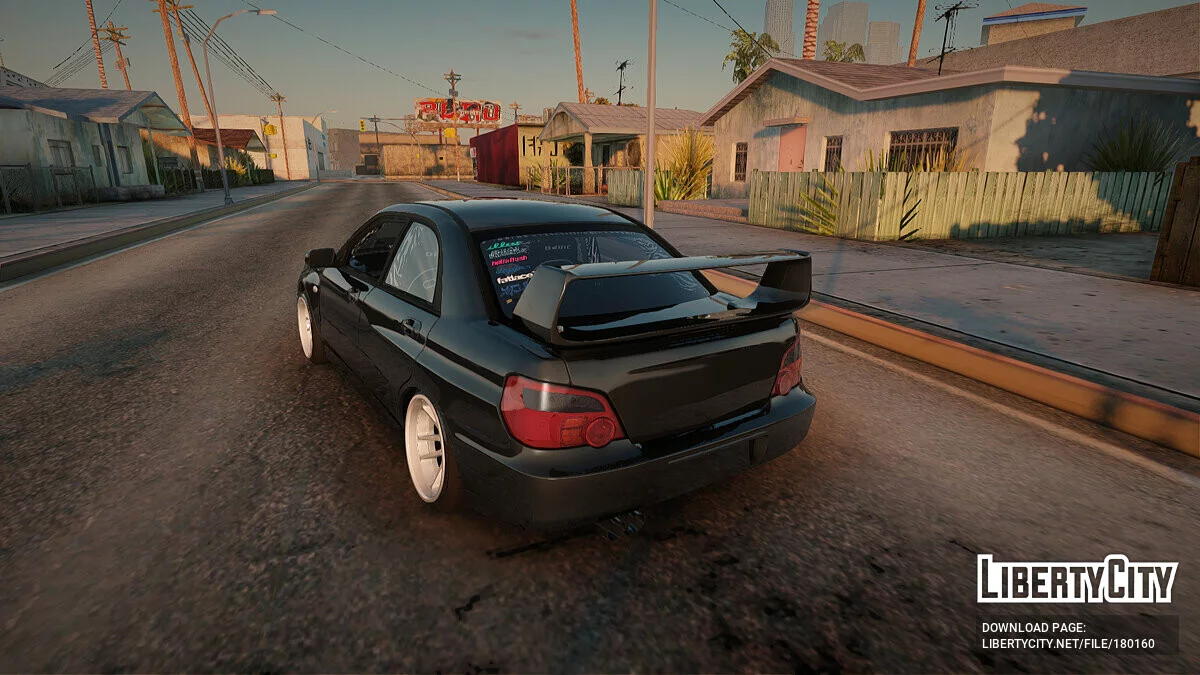Click the LibertyCity logo watermark
Screen dimensions: 1200x675
point(1077,579)
